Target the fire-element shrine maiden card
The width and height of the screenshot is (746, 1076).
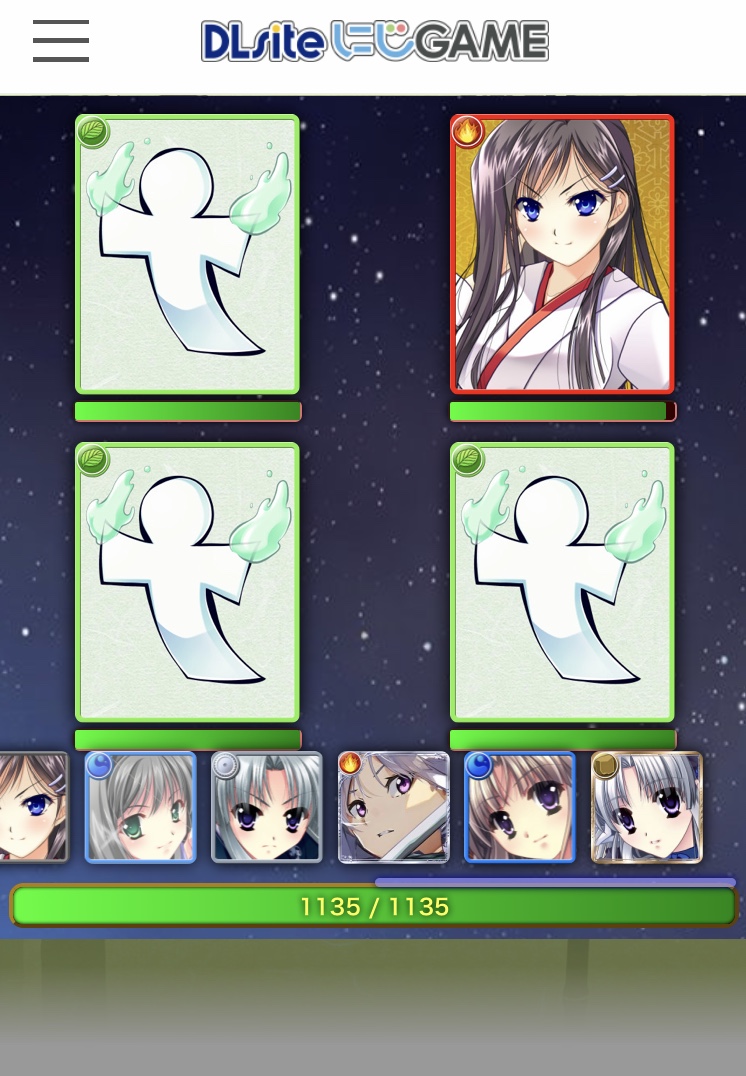click(x=562, y=254)
